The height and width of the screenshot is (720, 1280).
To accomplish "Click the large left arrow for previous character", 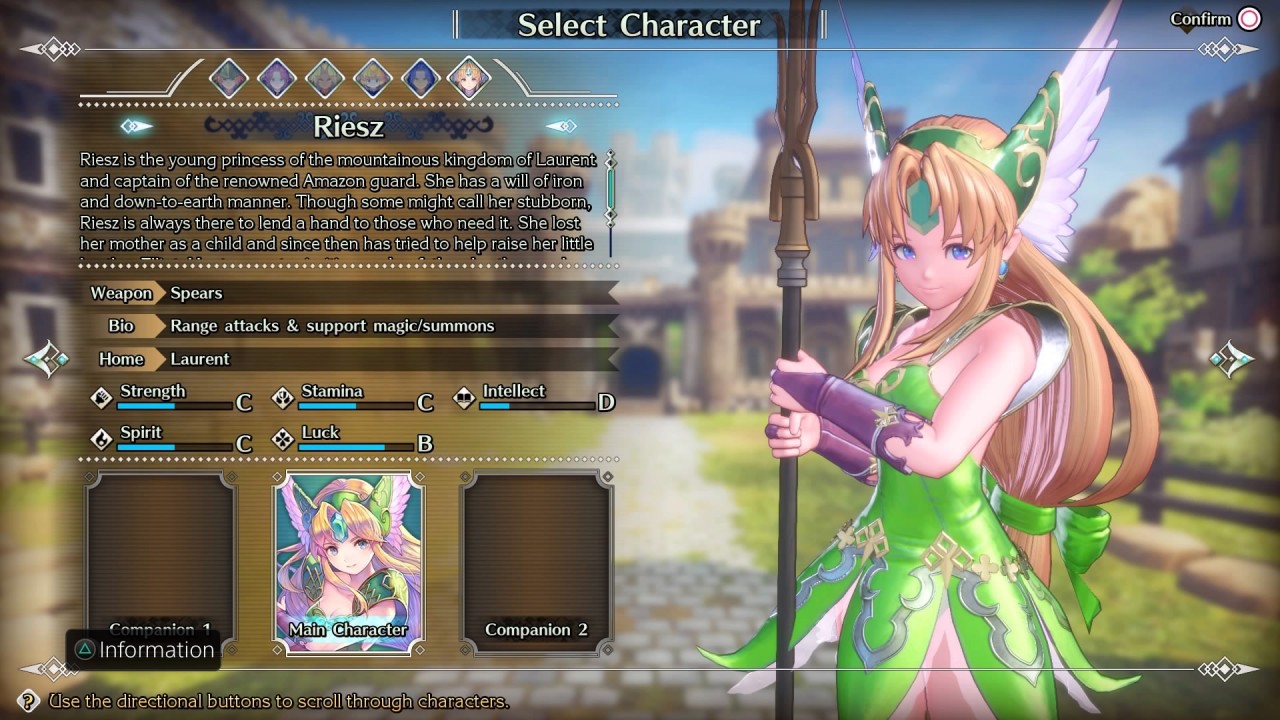I will [46, 359].
